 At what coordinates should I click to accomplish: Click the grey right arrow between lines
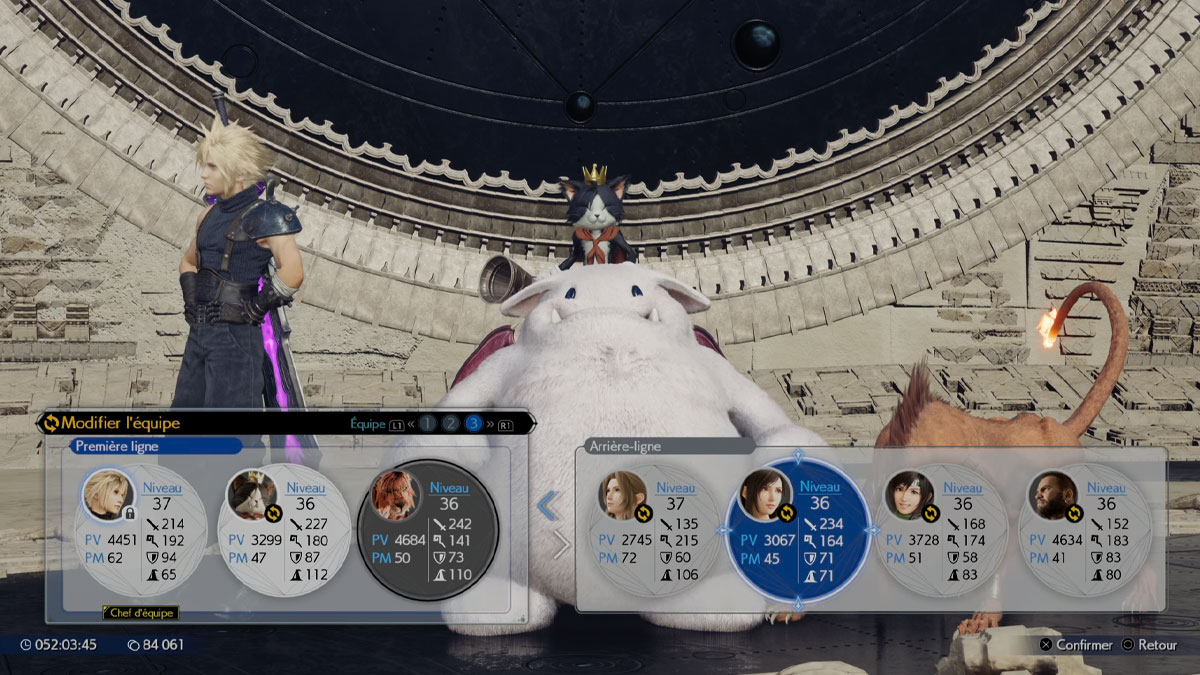[561, 545]
